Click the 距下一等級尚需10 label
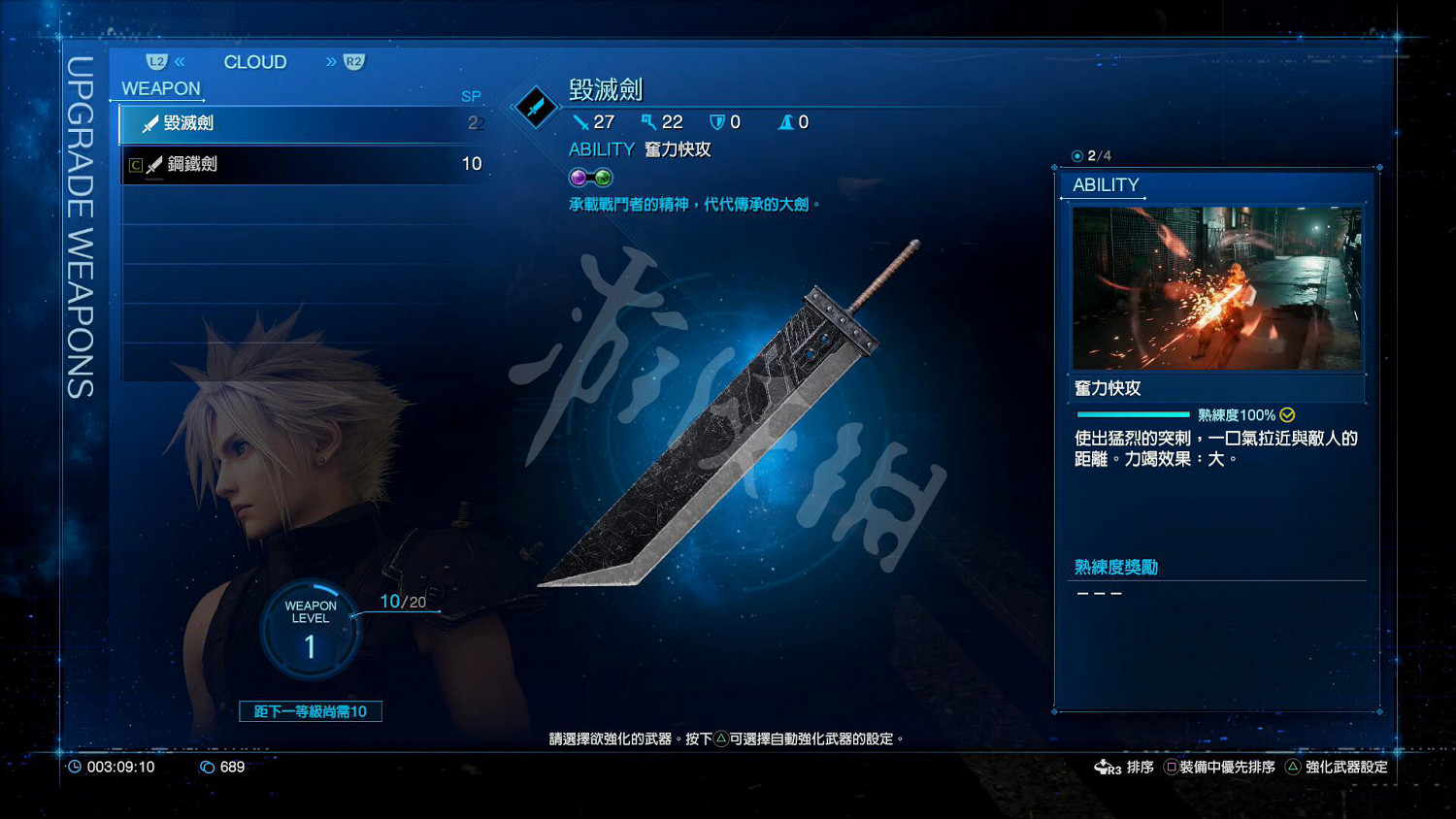Image resolution: width=1456 pixels, height=819 pixels. [310, 711]
